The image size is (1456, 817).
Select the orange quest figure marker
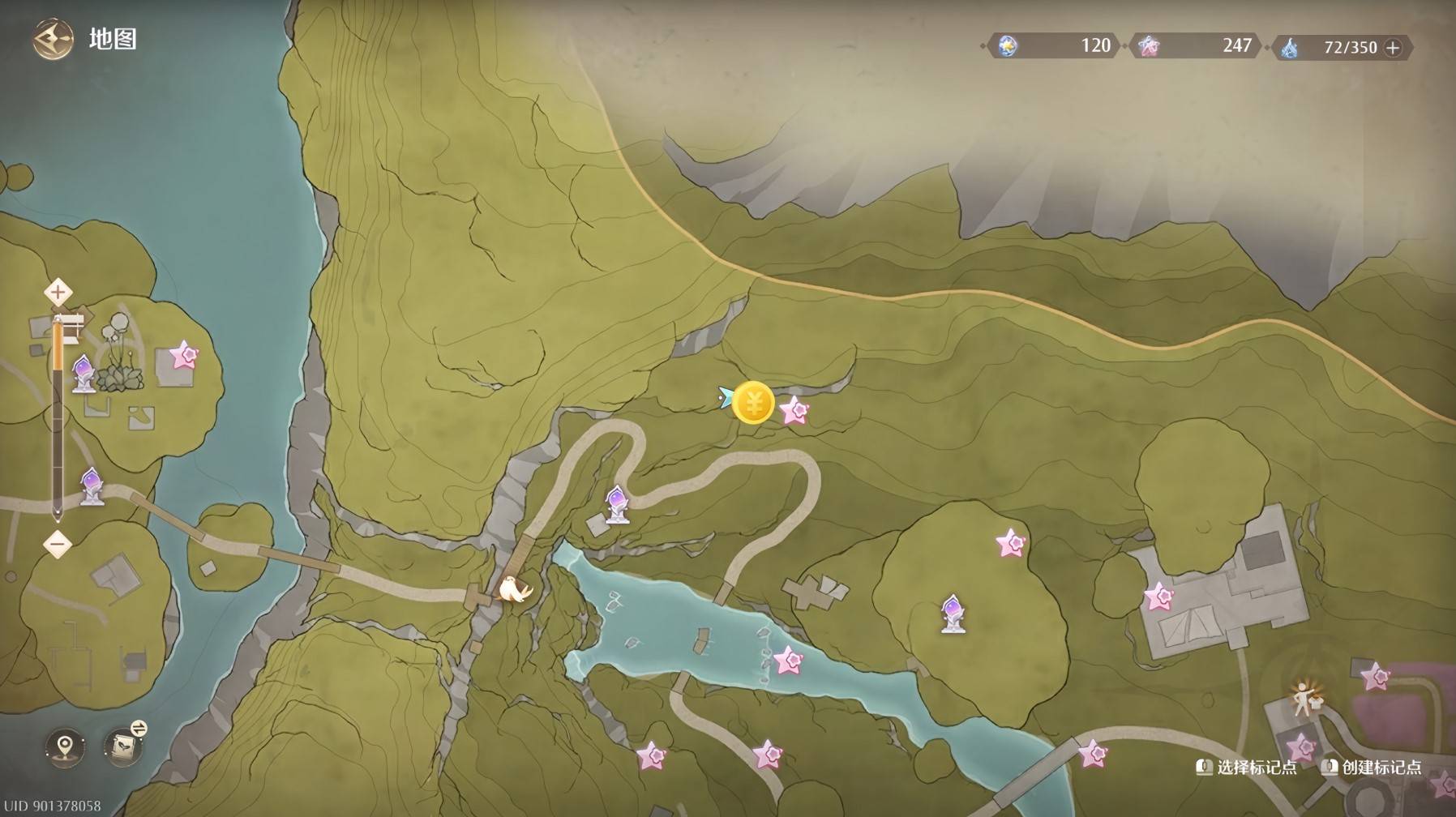coord(1305,698)
